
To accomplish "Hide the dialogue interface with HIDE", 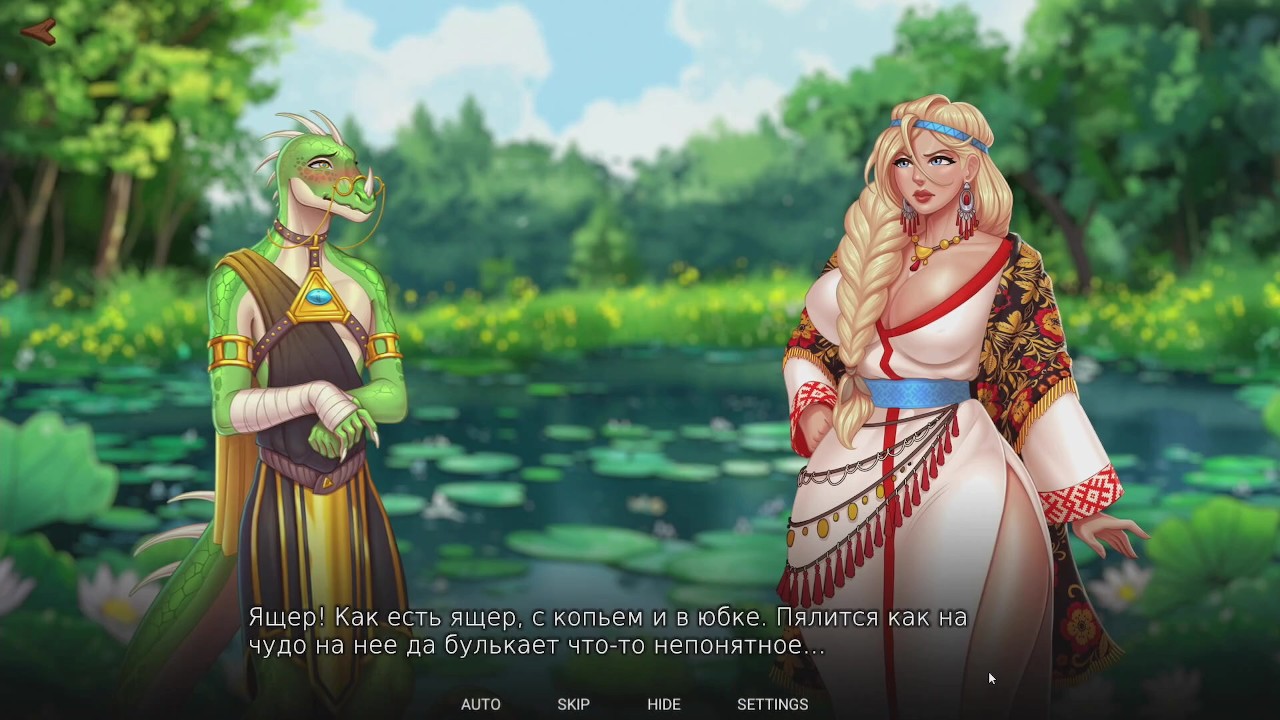I will point(663,704).
